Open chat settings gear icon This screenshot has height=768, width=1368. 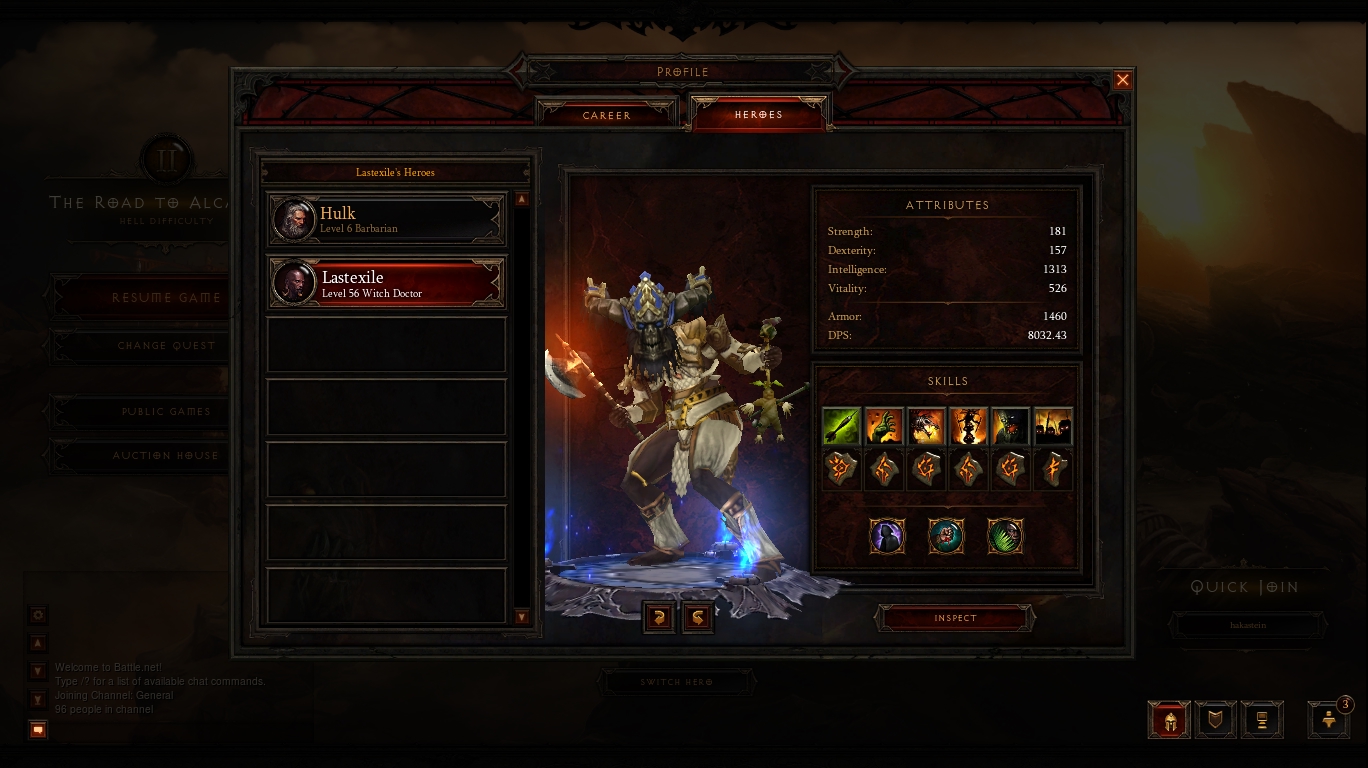point(38,615)
